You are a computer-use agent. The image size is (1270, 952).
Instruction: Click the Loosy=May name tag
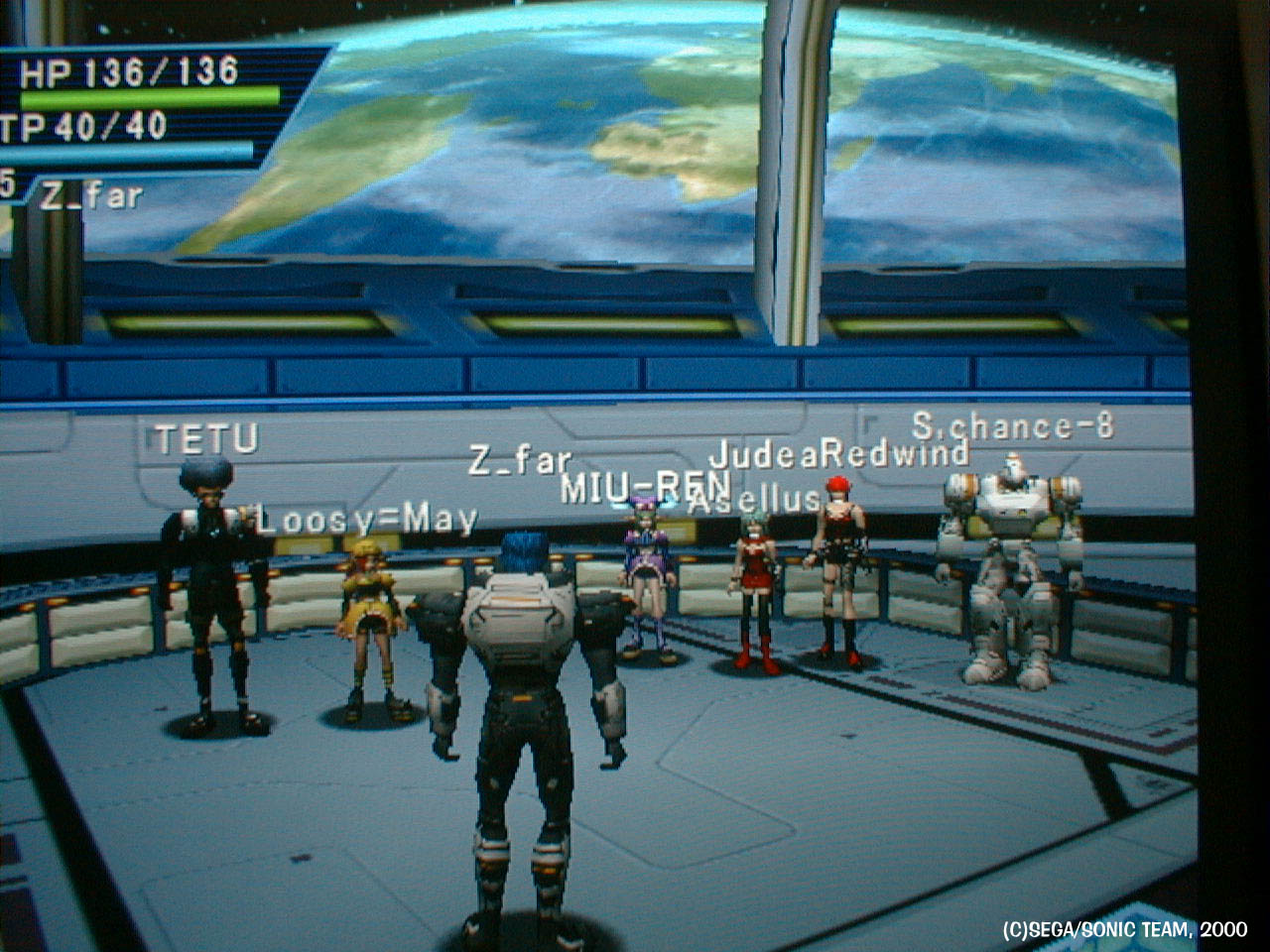(x=367, y=519)
